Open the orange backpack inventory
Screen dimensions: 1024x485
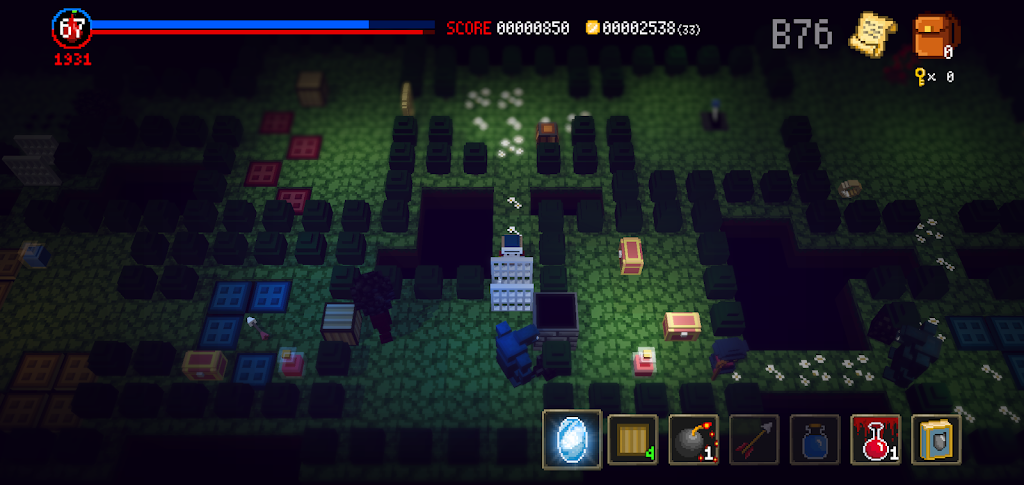coord(934,35)
